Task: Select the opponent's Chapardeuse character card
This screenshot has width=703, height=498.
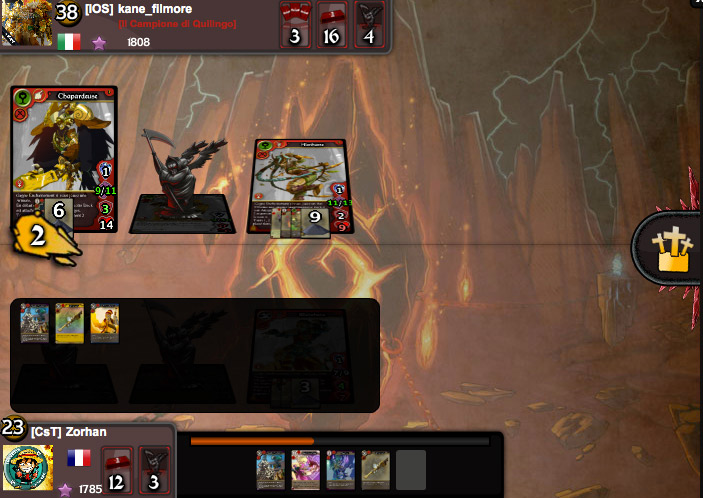Action: [x=64, y=150]
